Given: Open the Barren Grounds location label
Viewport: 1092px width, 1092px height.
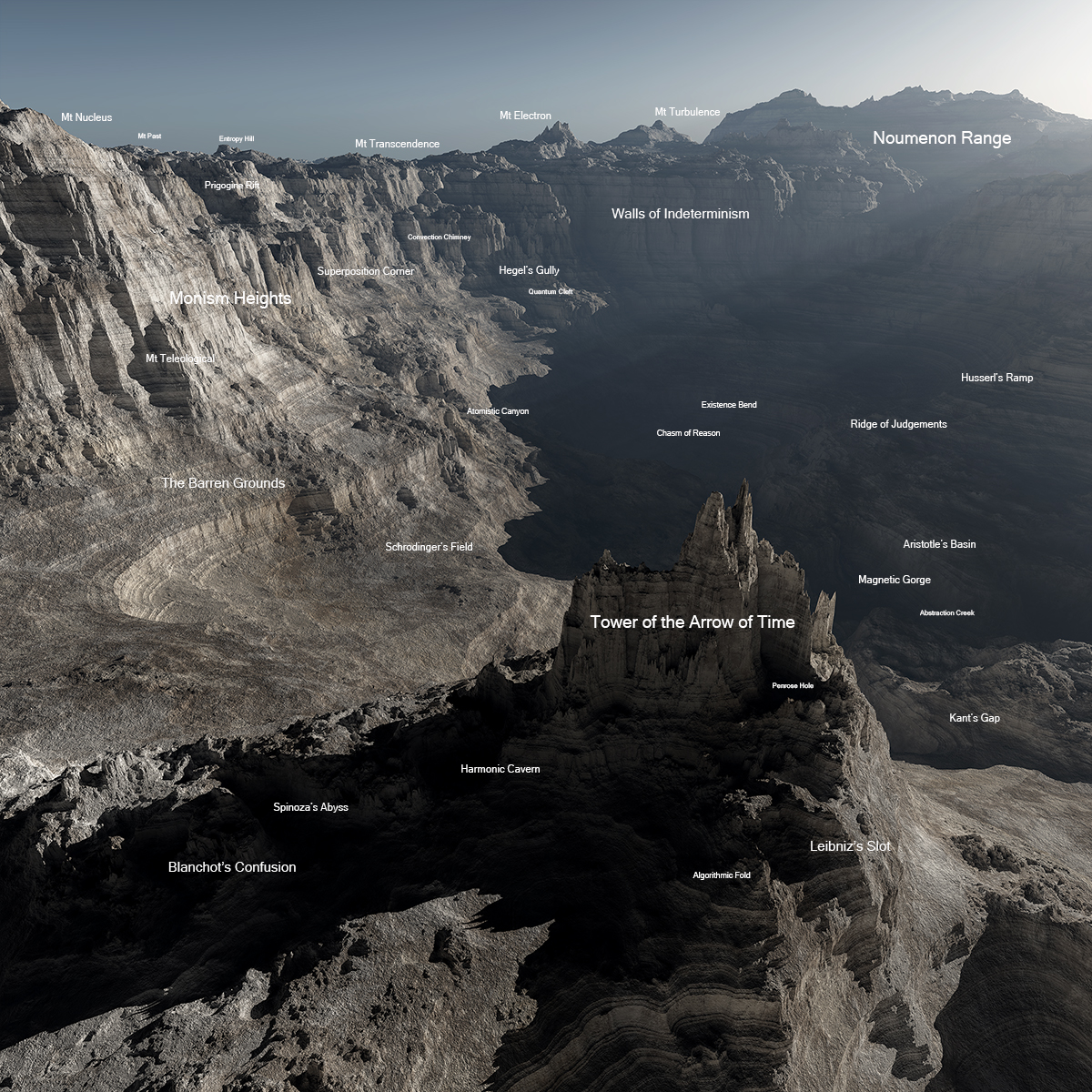Looking at the screenshot, I should click(x=223, y=483).
